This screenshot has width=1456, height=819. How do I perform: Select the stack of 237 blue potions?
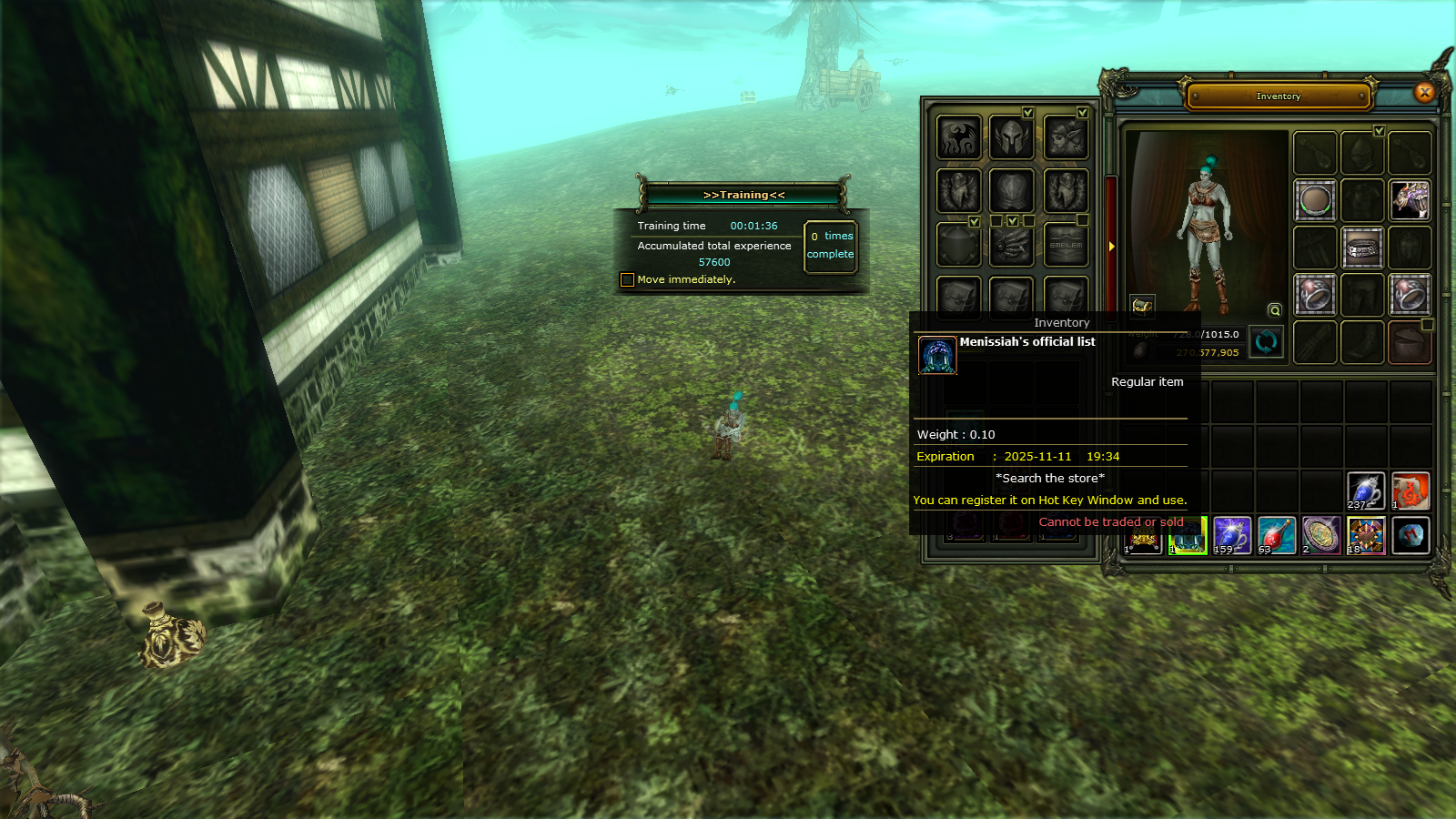(x=1365, y=490)
